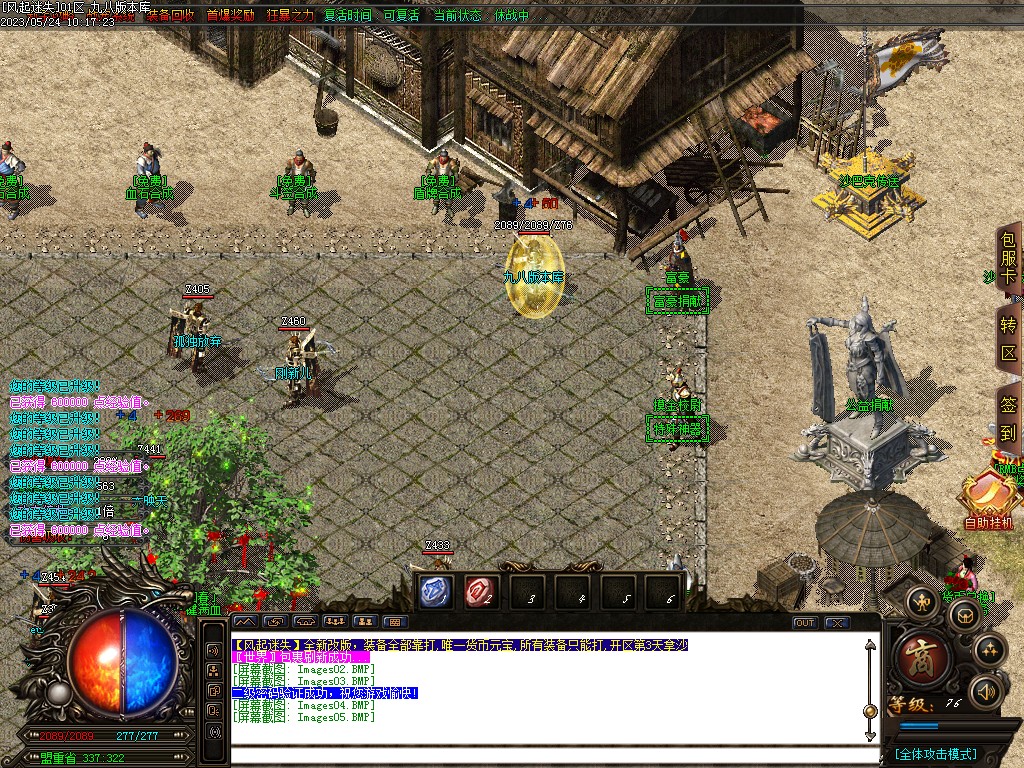Click the mountain-shaped button above the chat
This screenshot has width=1024, height=768.
[x=245, y=622]
